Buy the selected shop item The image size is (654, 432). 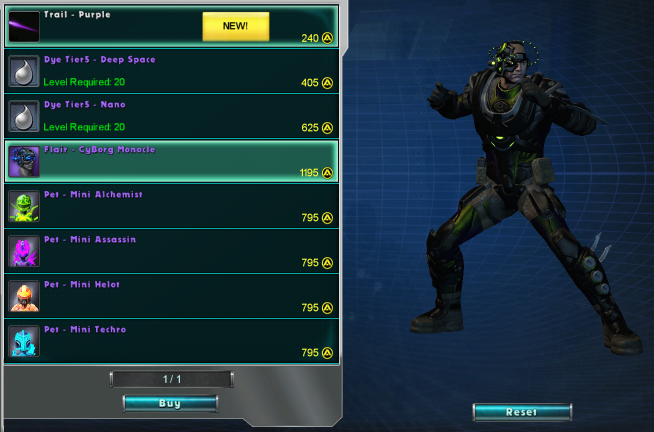click(170, 403)
